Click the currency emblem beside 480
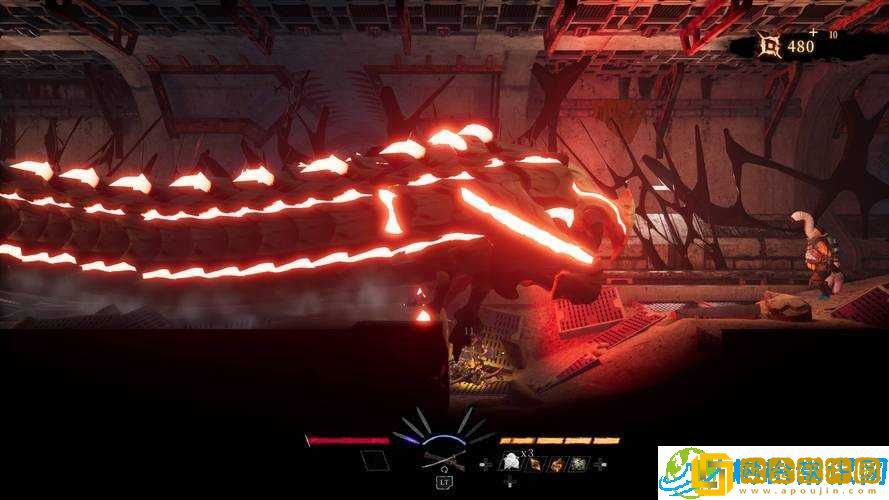The image size is (889, 500). pyautogui.click(x=768, y=45)
